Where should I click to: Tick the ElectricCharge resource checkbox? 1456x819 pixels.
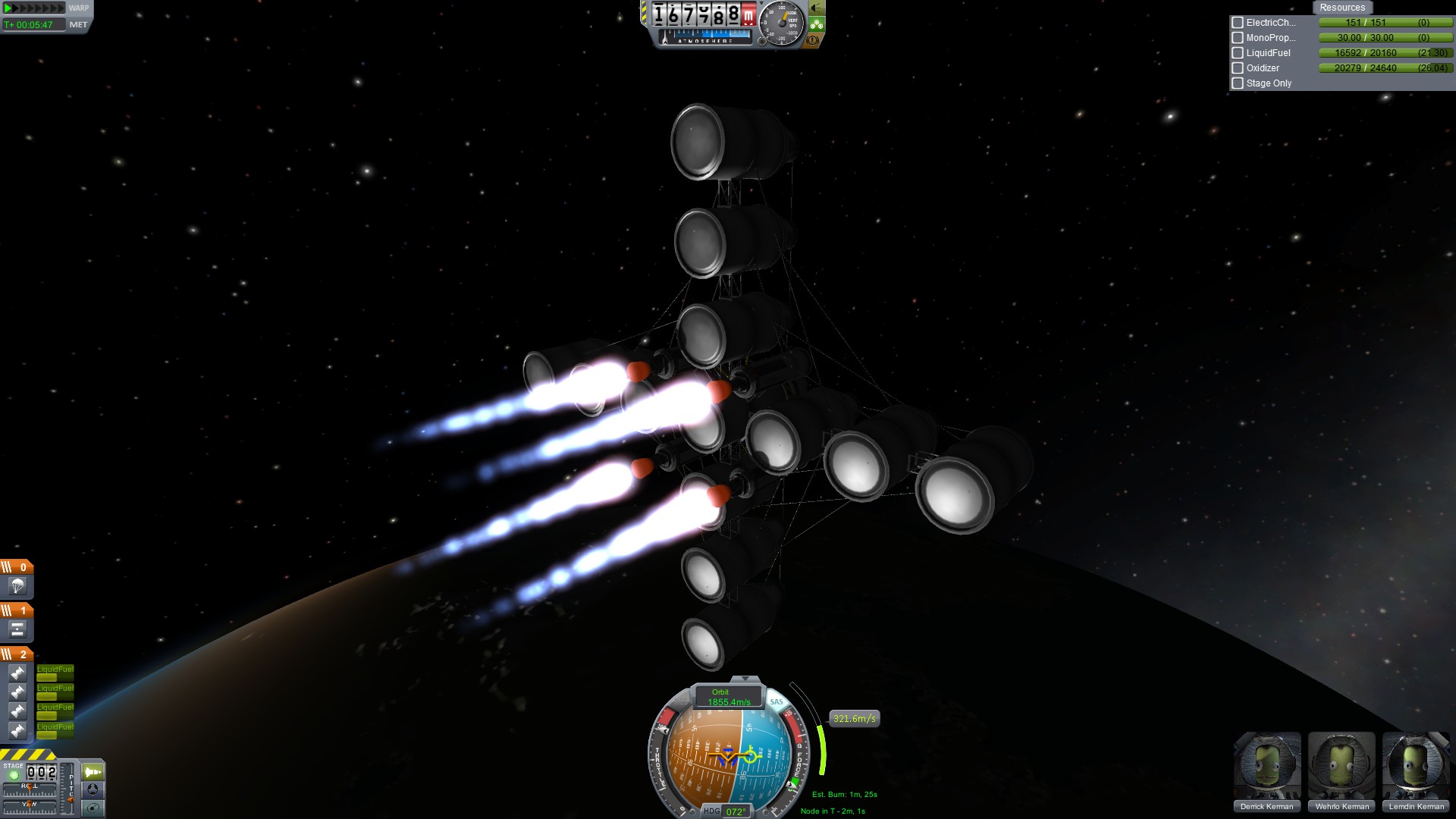pos(1238,23)
